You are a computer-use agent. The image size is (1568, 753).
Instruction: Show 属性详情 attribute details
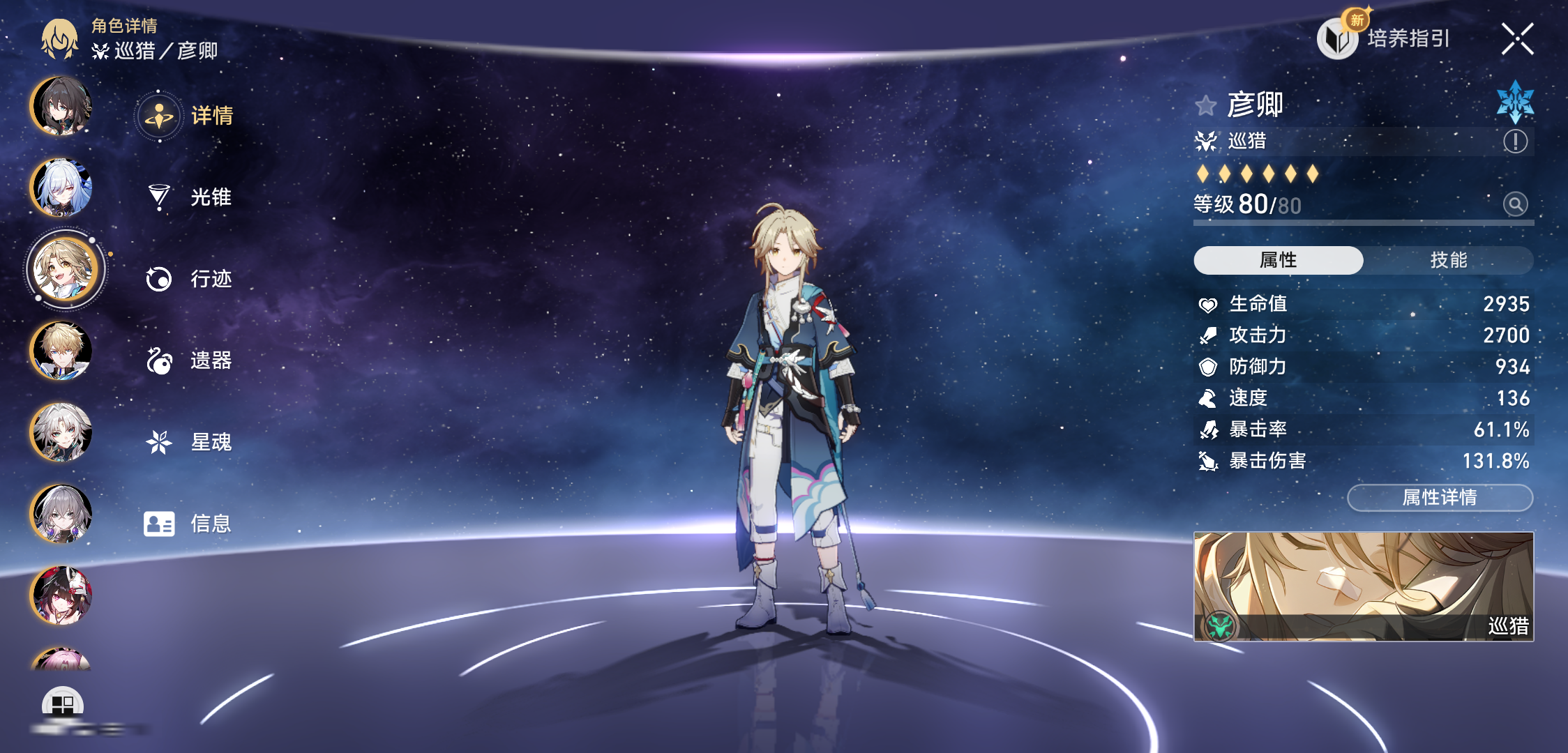(1440, 497)
